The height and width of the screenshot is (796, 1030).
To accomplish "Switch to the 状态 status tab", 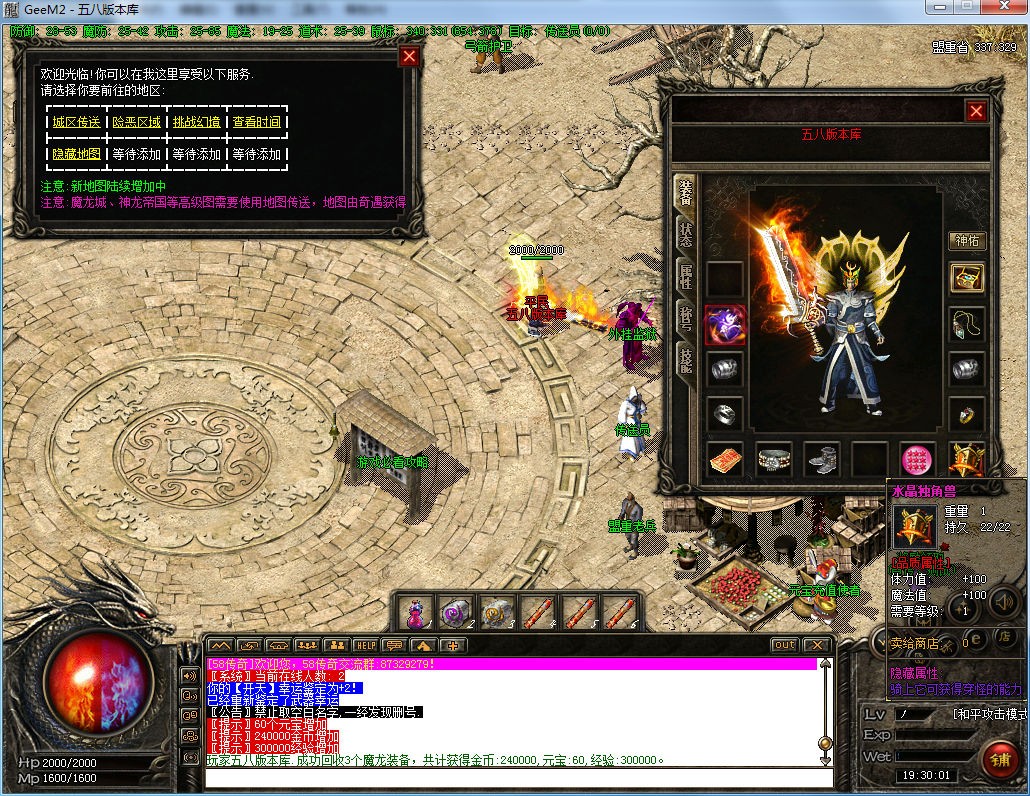I will pyautogui.click(x=685, y=235).
